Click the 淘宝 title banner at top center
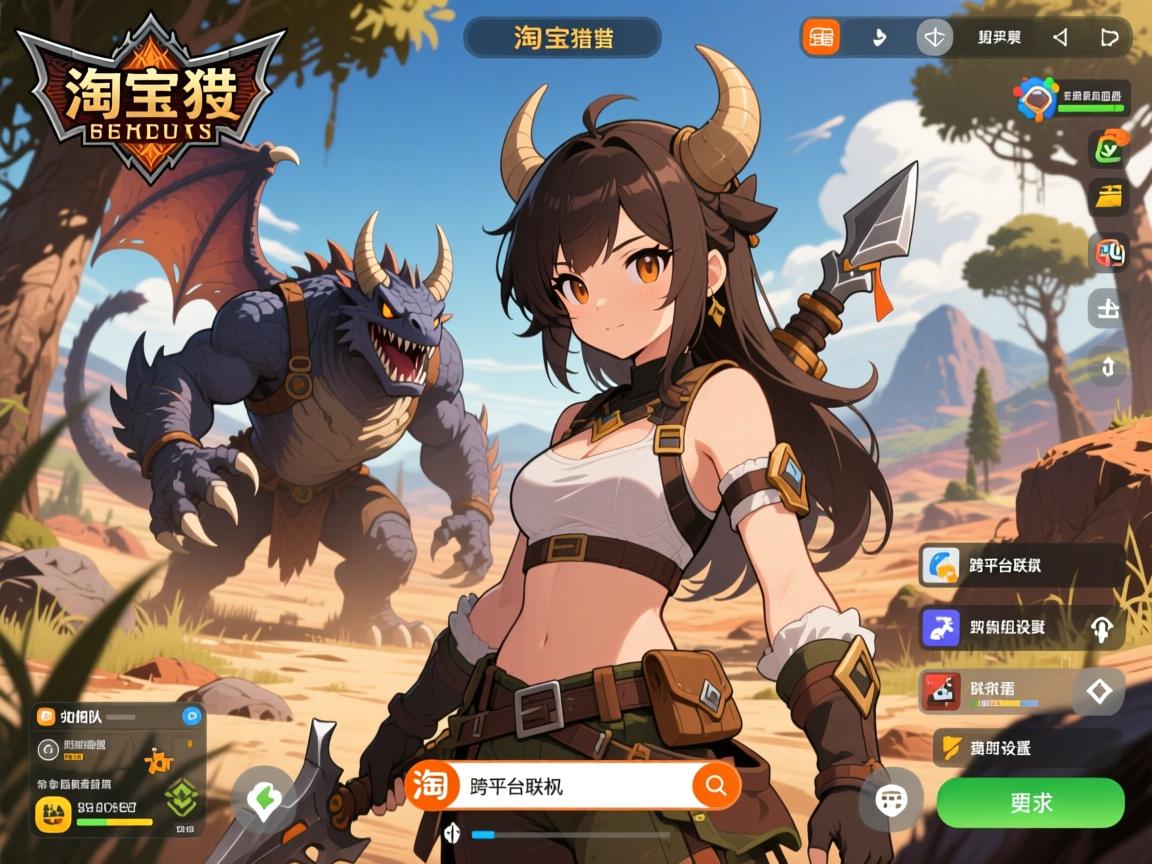 coord(562,38)
